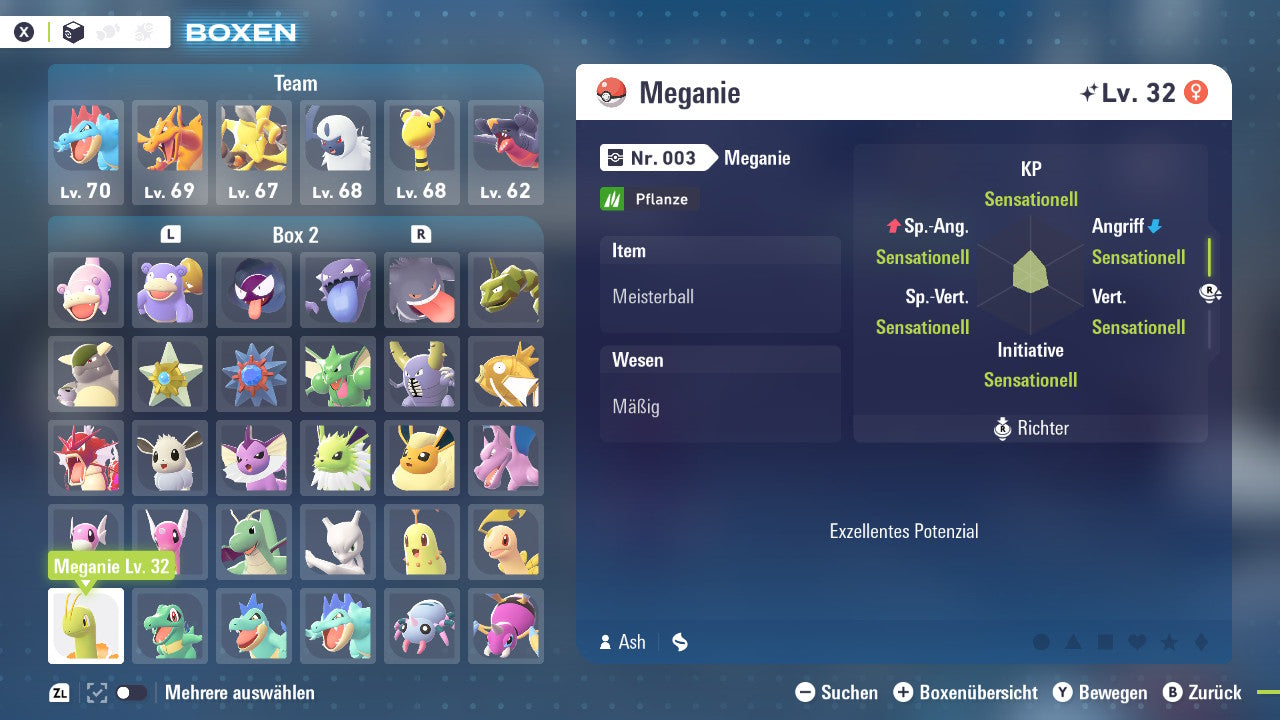Image resolution: width=1280 pixels, height=720 pixels.
Task: Click the L button to switch boxes
Action: pyautogui.click(x=170, y=235)
